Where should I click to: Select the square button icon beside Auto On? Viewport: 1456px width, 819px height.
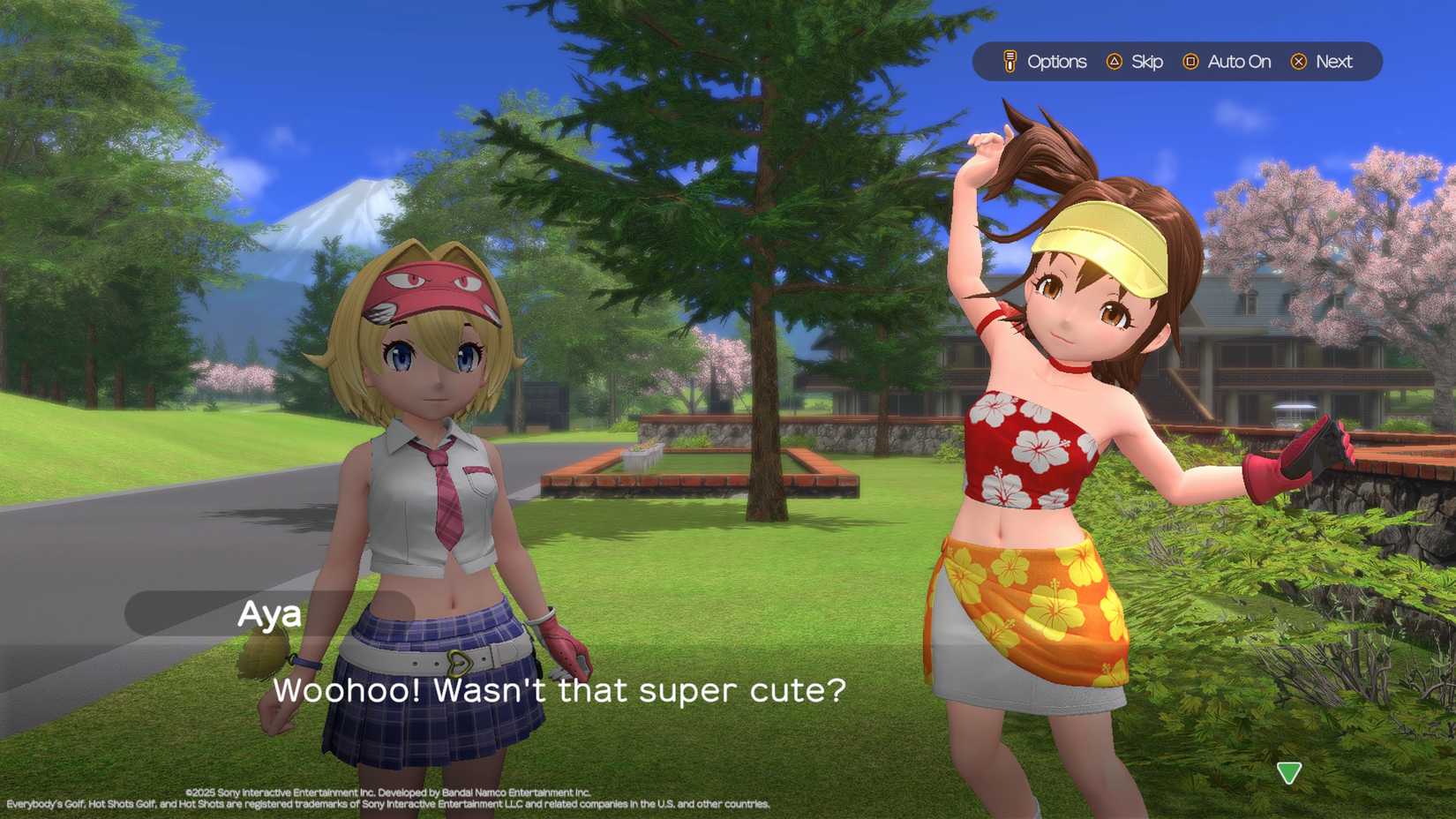1190,62
